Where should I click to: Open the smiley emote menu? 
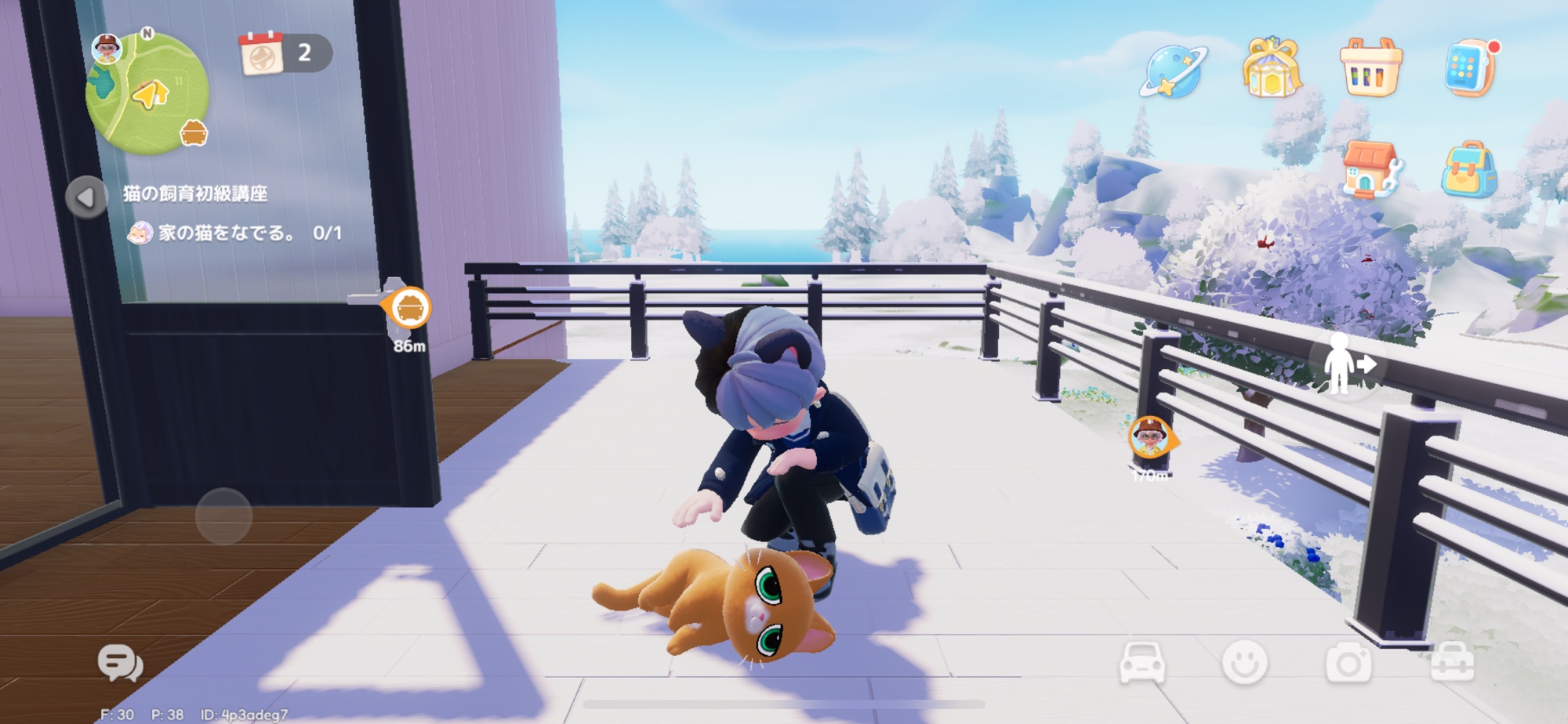pyautogui.click(x=1244, y=663)
